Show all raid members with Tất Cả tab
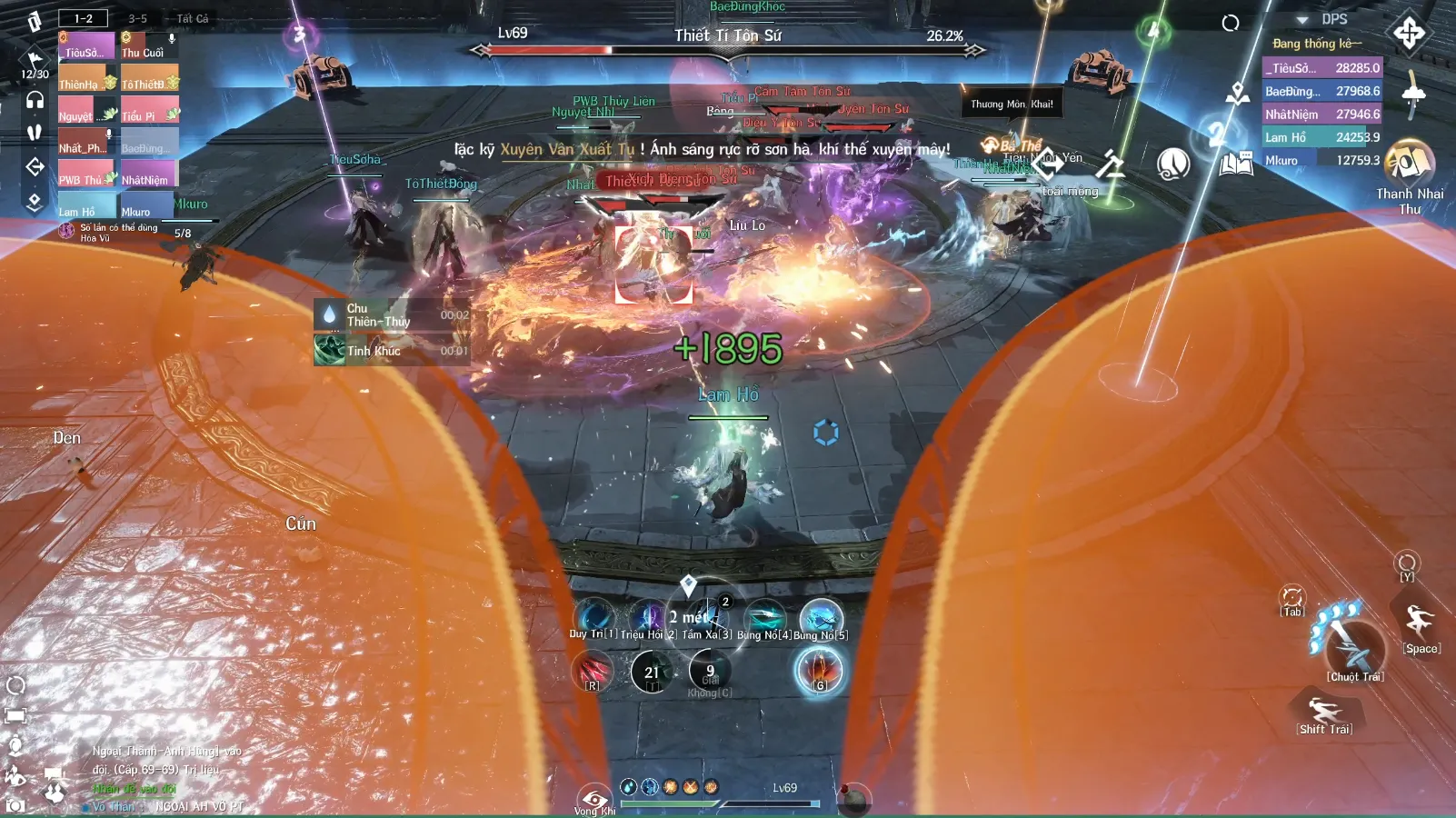This screenshot has width=1456, height=818. click(192, 18)
